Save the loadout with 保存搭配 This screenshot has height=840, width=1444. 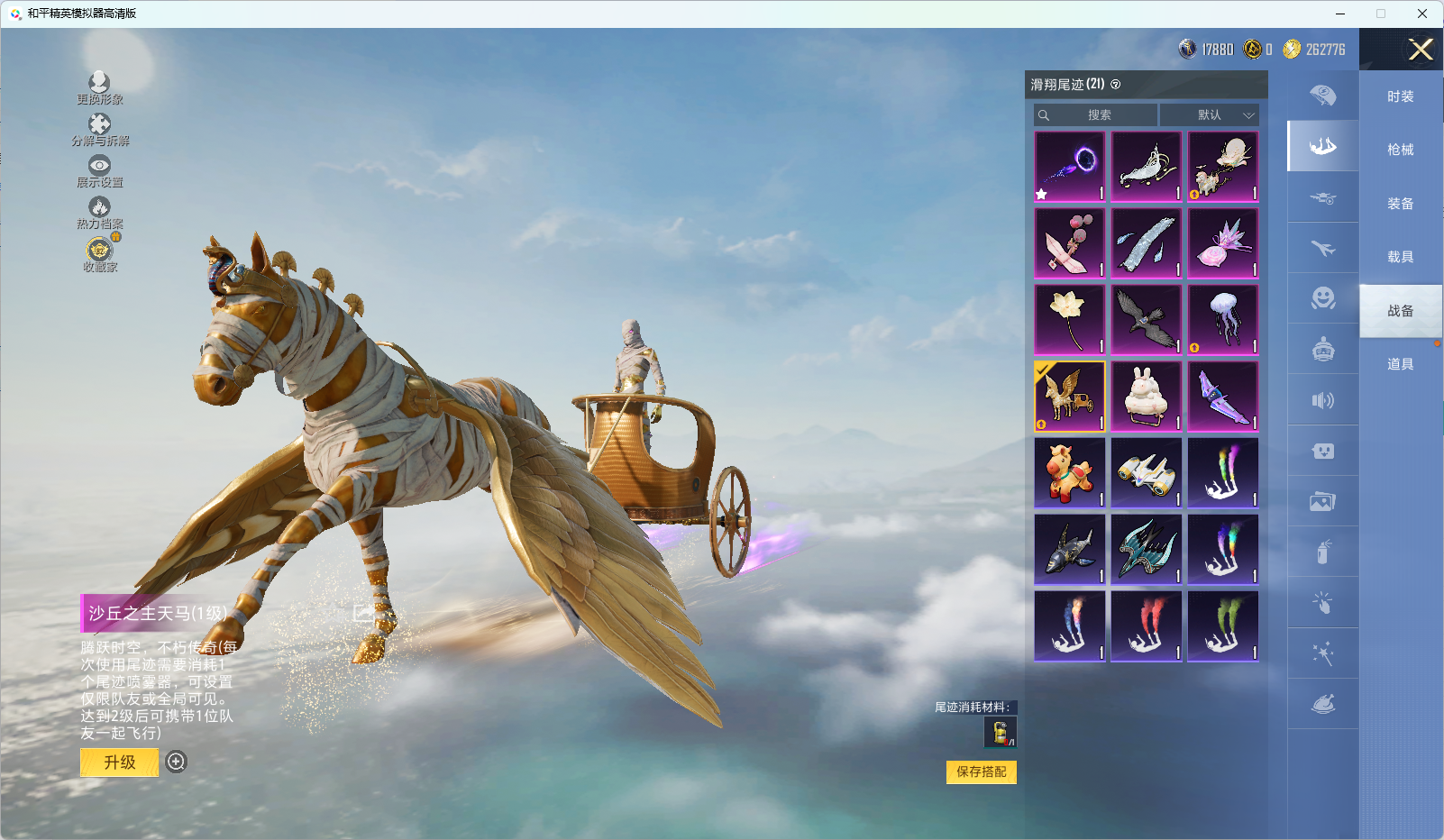click(x=981, y=772)
